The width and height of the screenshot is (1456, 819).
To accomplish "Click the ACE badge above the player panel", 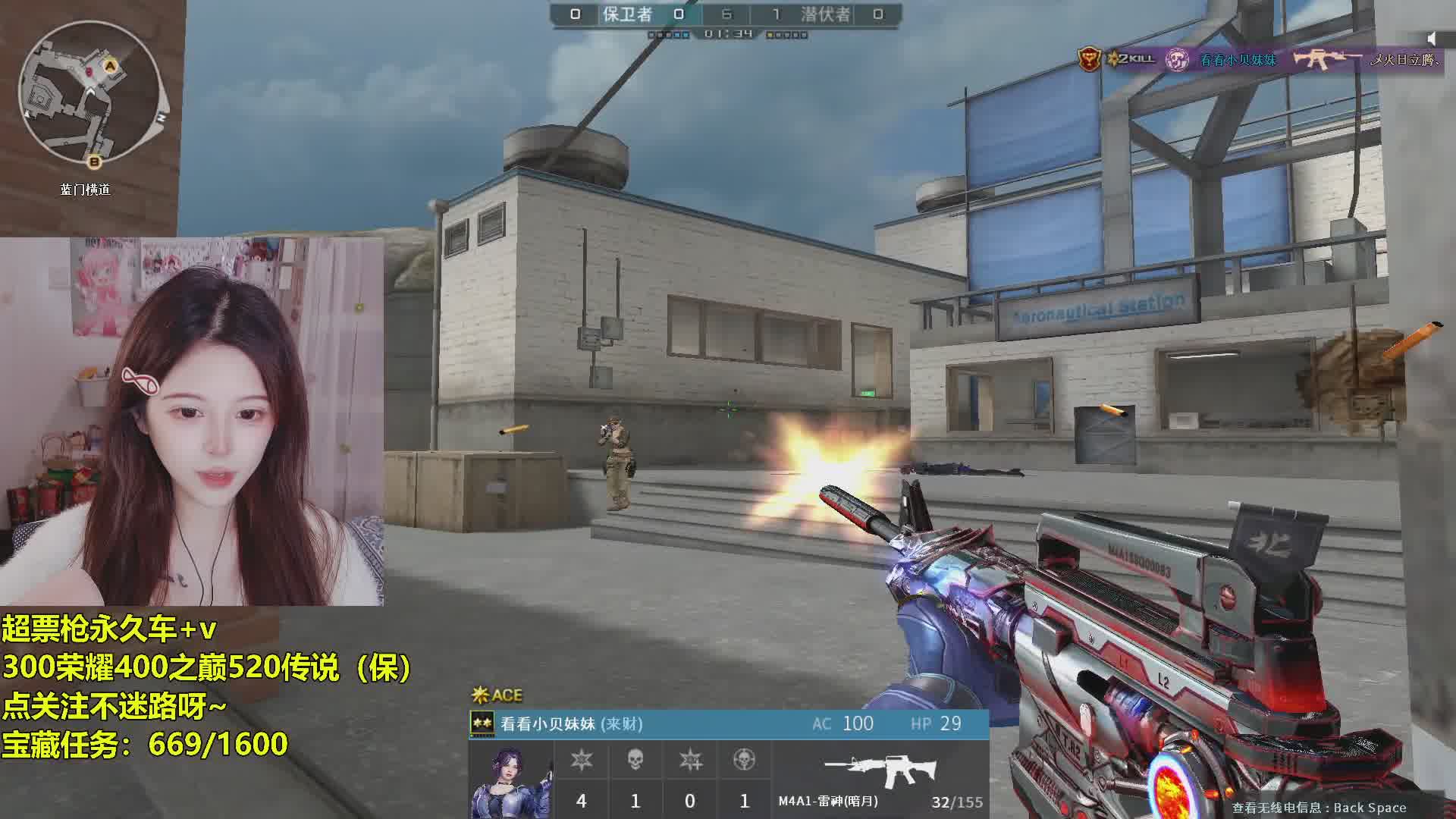I will [x=497, y=695].
